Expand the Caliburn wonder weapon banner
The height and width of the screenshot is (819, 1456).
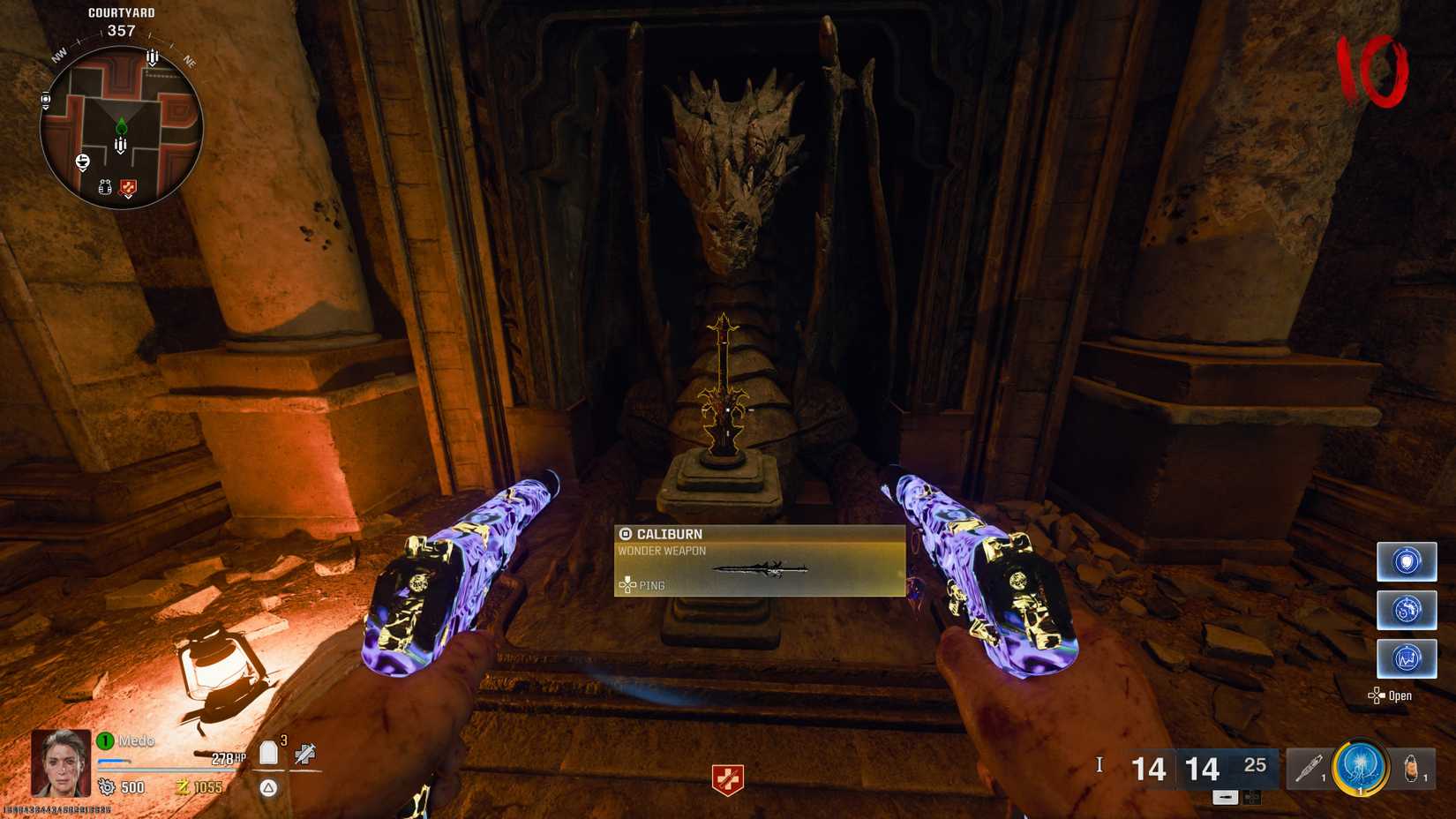coord(759,562)
